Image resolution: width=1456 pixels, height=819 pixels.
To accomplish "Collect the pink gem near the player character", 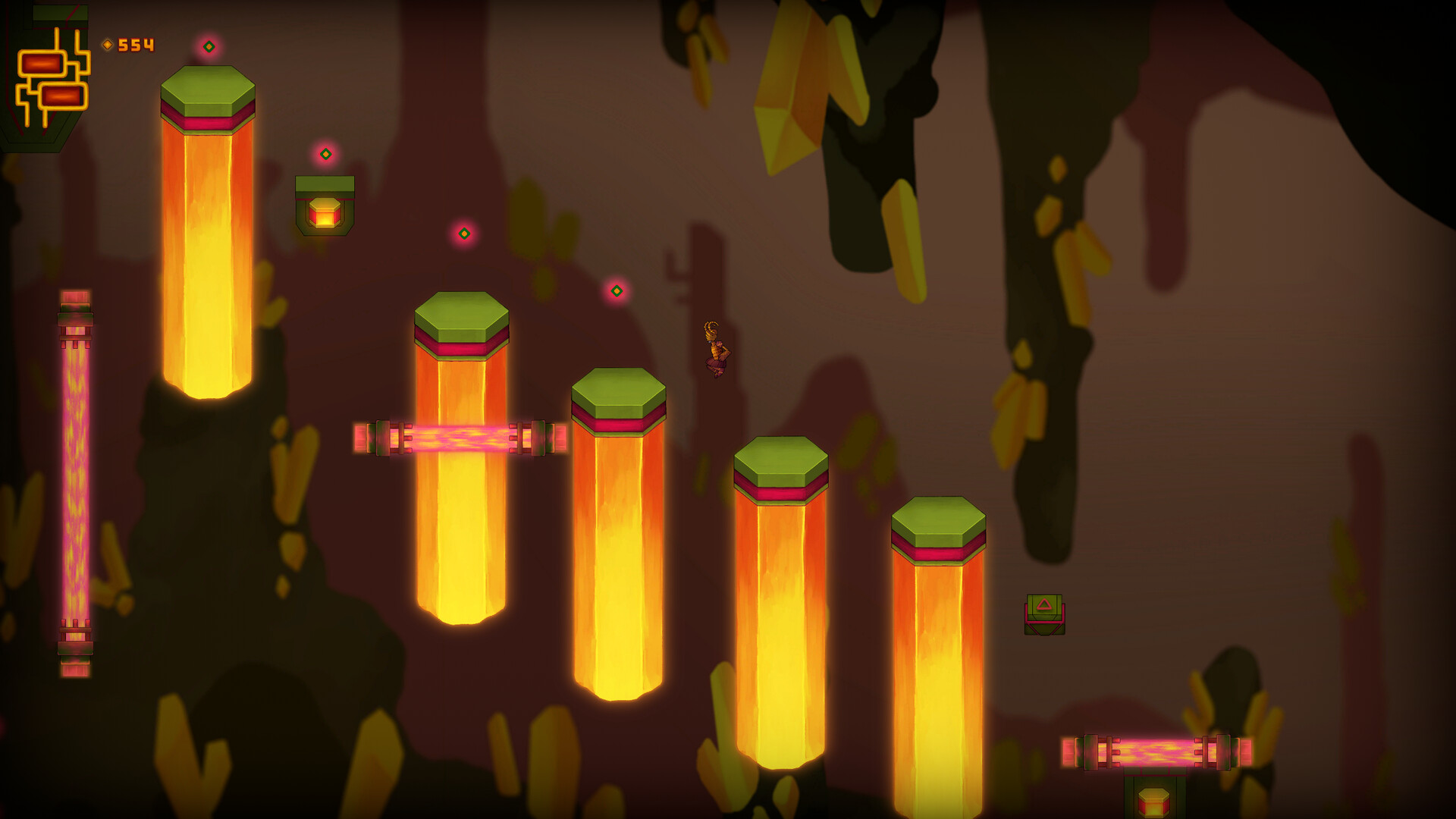I will point(616,290).
